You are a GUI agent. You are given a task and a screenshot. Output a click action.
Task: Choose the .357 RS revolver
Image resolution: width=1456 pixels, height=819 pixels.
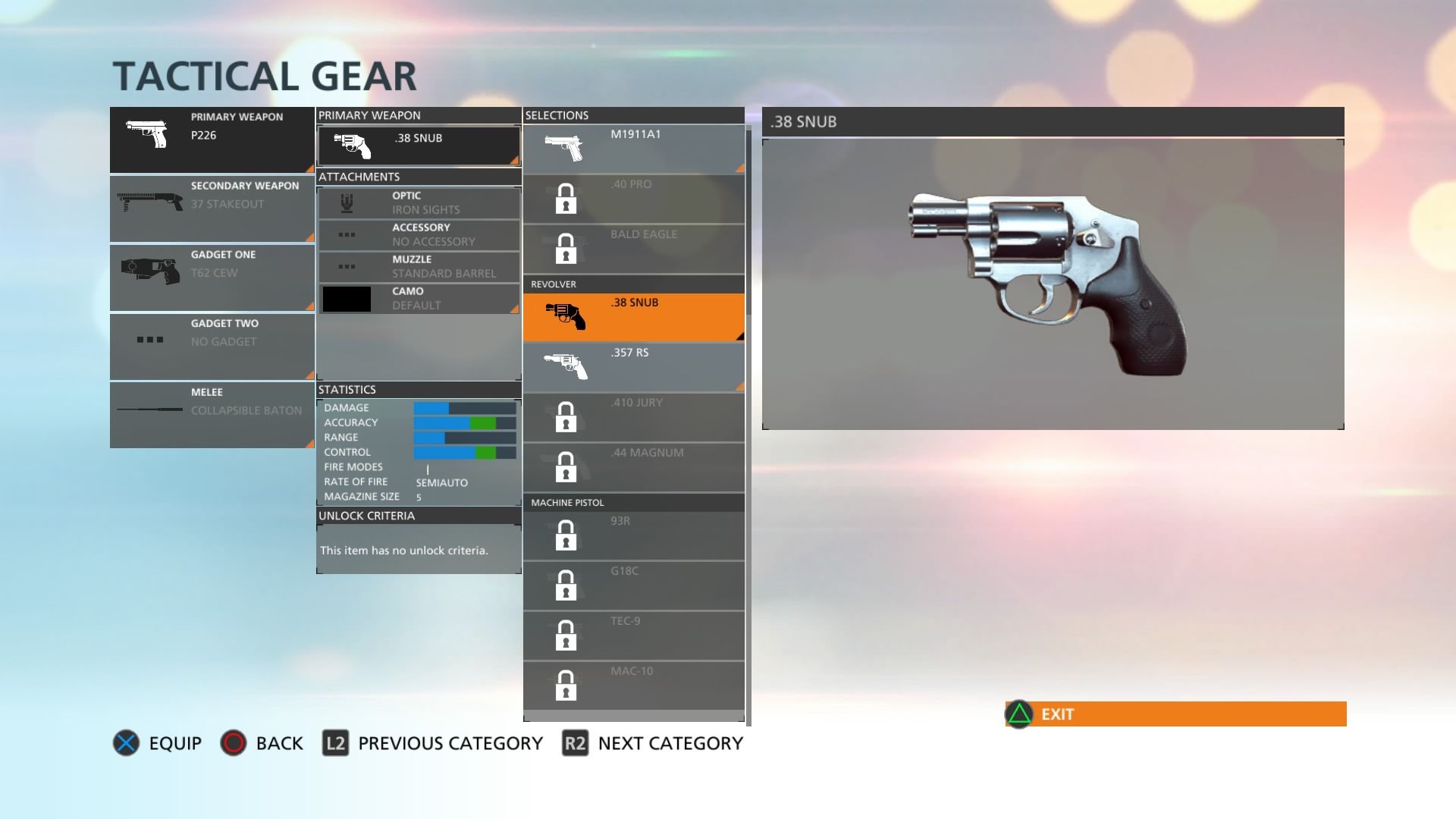pos(633,367)
